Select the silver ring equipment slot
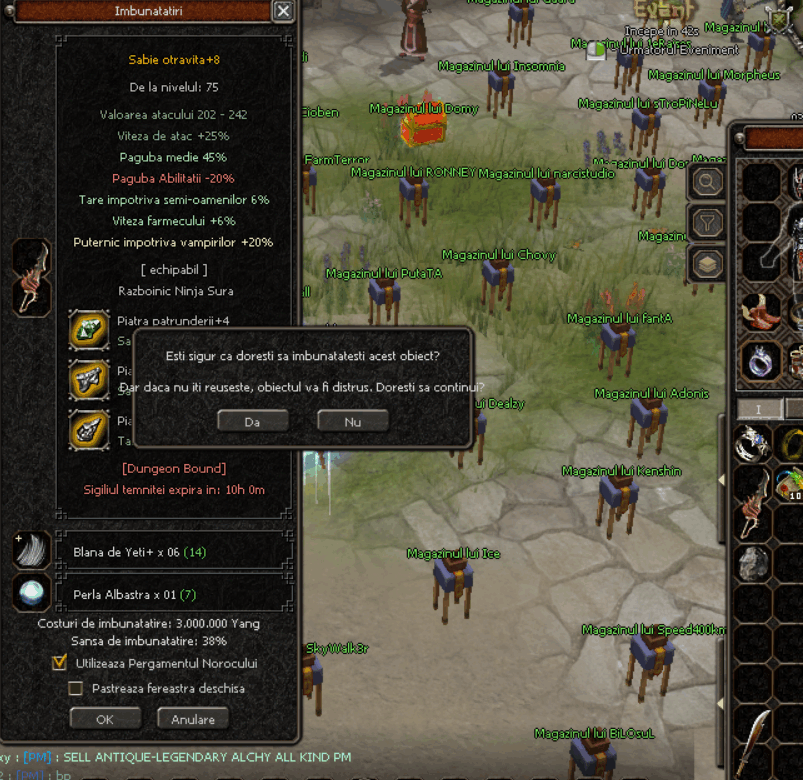Viewport: 803px width, 780px height. pos(760,360)
